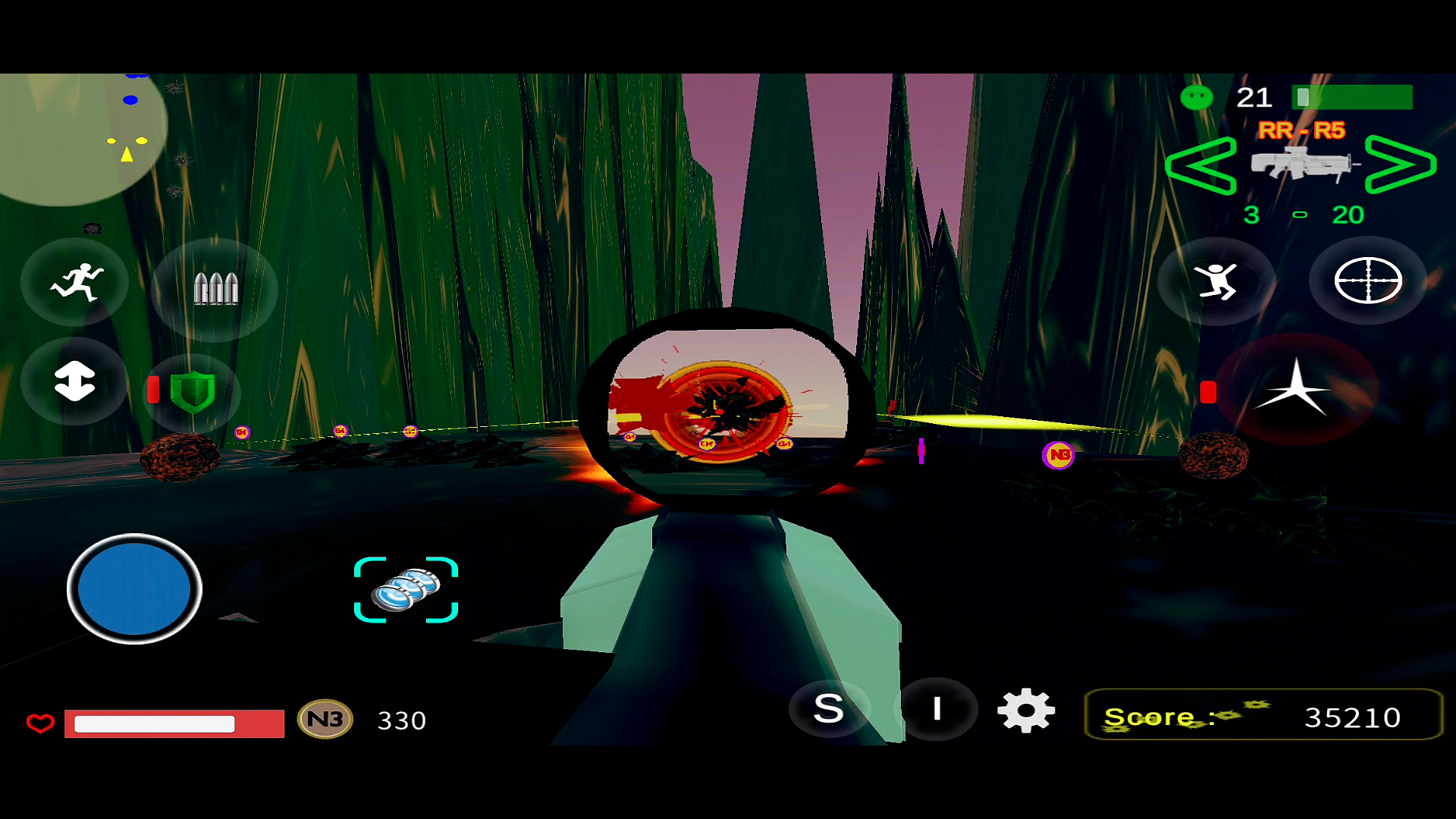Tap the N3 coin currency icon
Viewport: 1456px width, 819px height.
coord(325,719)
